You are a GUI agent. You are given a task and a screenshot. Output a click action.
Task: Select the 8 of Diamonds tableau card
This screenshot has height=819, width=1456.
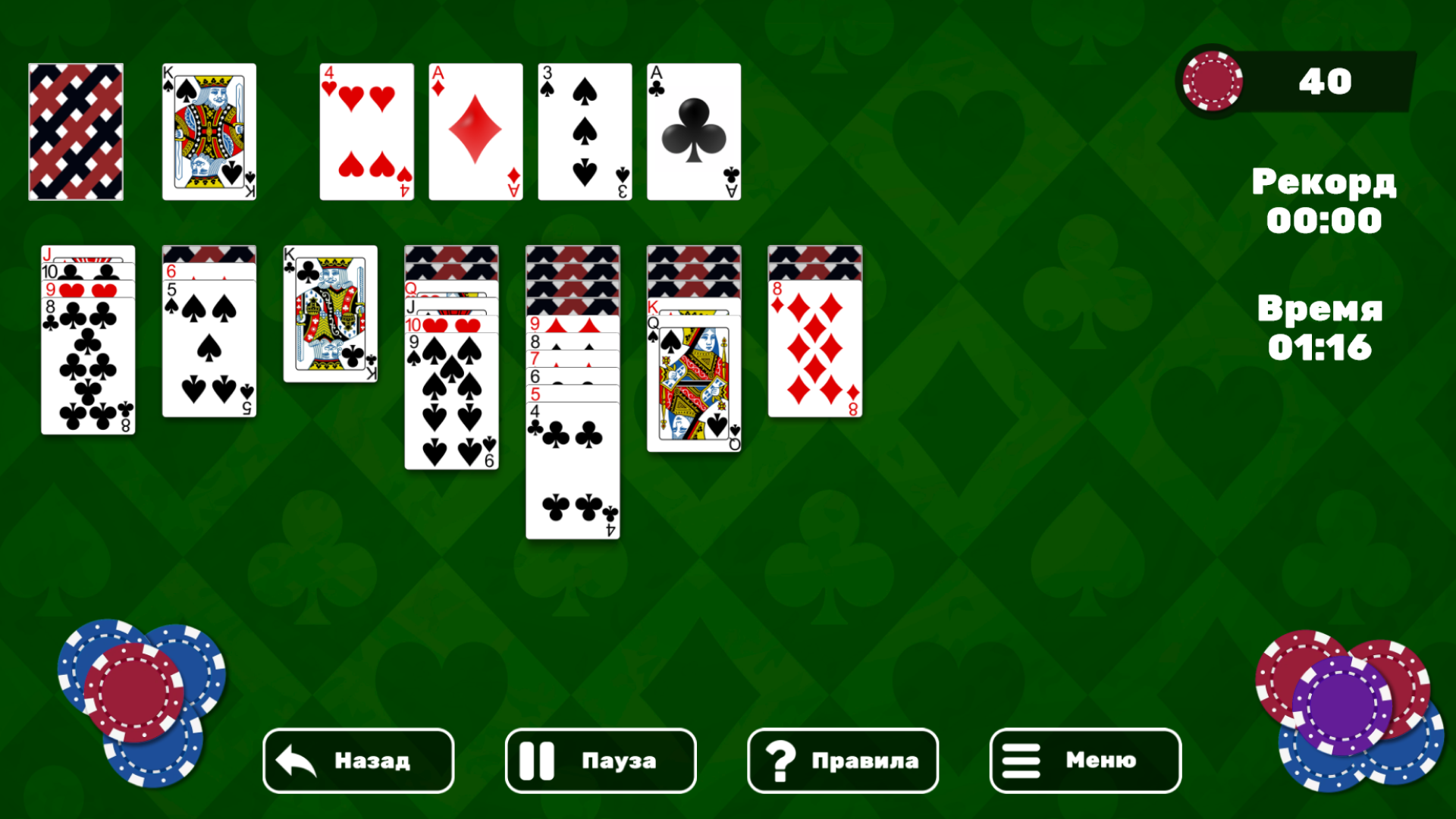[x=814, y=349]
